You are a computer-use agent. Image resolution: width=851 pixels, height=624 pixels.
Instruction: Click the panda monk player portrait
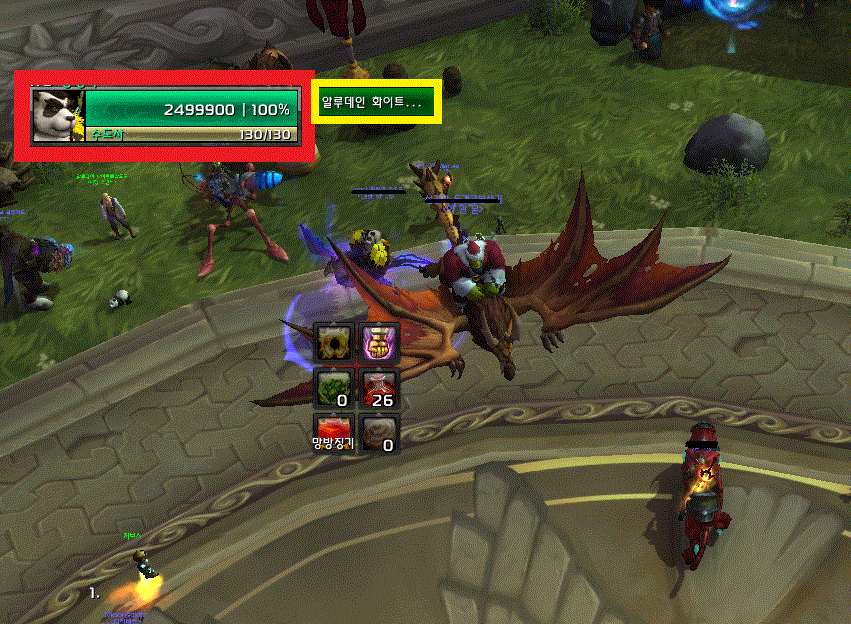(57, 115)
